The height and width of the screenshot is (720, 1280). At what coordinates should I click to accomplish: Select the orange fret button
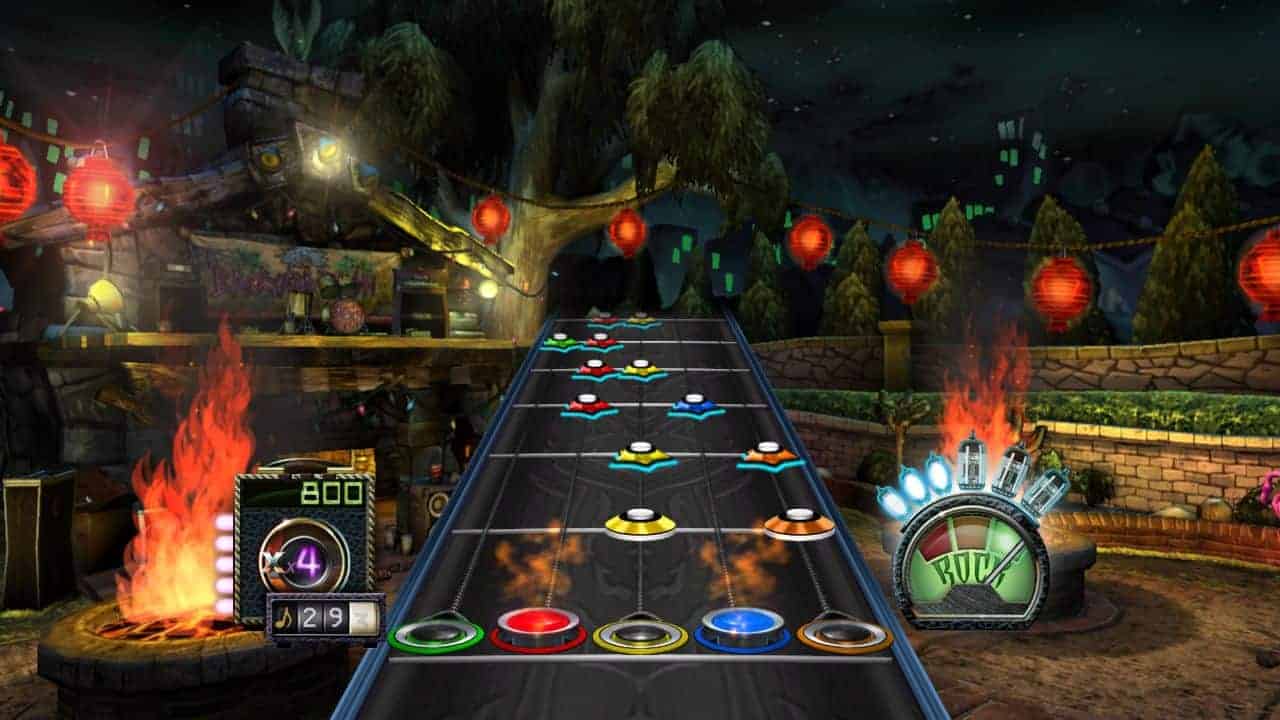[x=845, y=634]
